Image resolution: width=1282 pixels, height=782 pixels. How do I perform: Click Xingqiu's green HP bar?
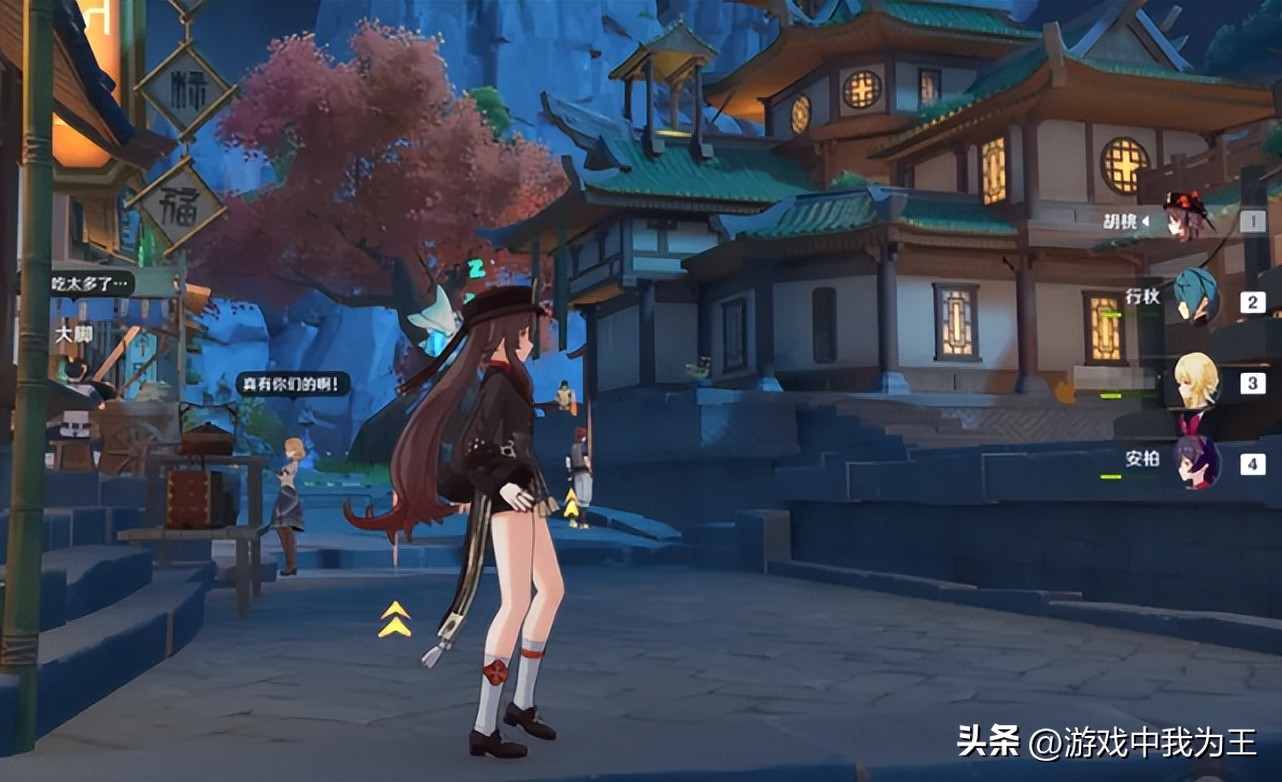point(1110,313)
